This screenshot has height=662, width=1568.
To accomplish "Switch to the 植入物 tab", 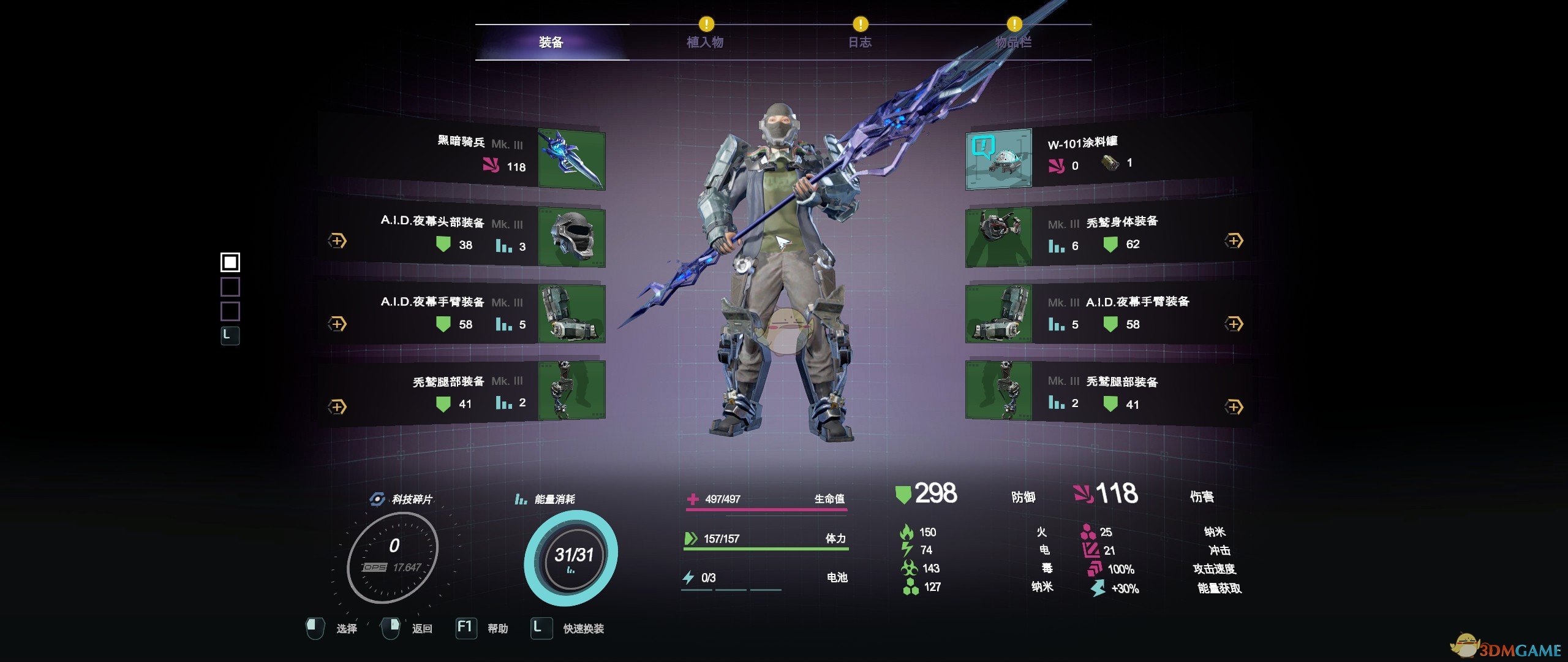I will click(705, 42).
